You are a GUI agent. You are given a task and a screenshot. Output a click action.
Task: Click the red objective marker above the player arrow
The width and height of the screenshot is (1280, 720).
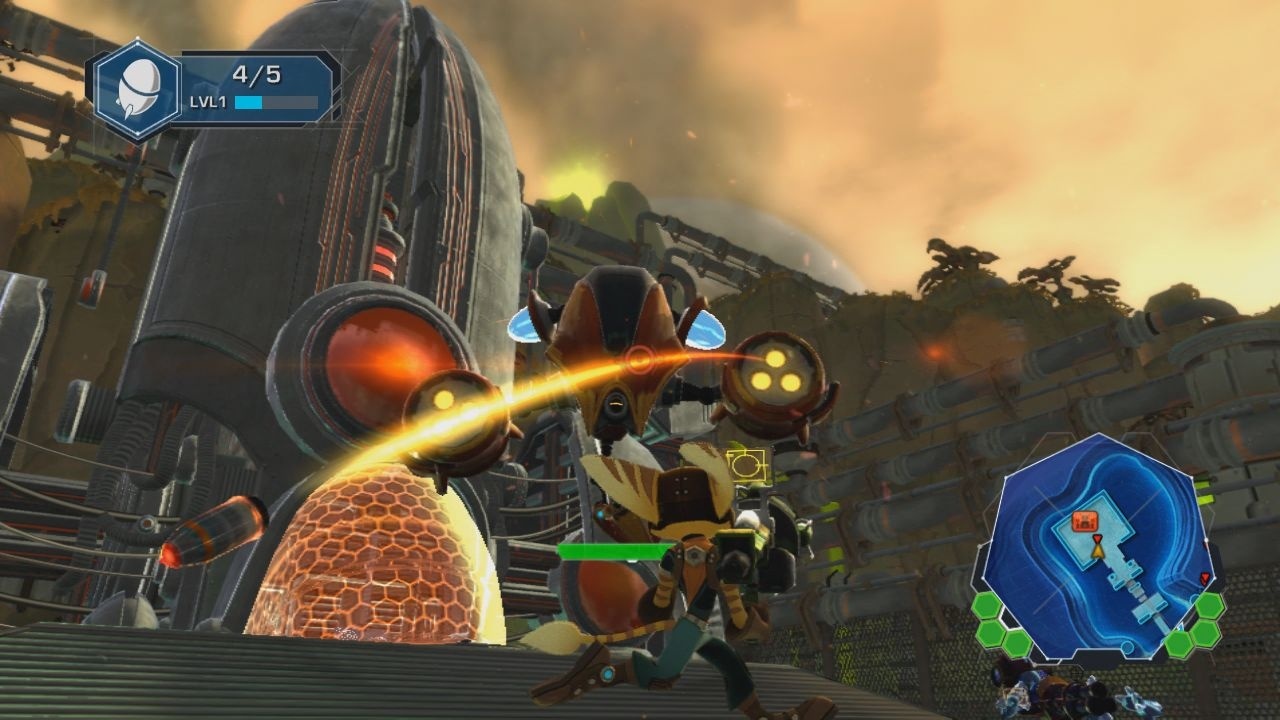1097,540
